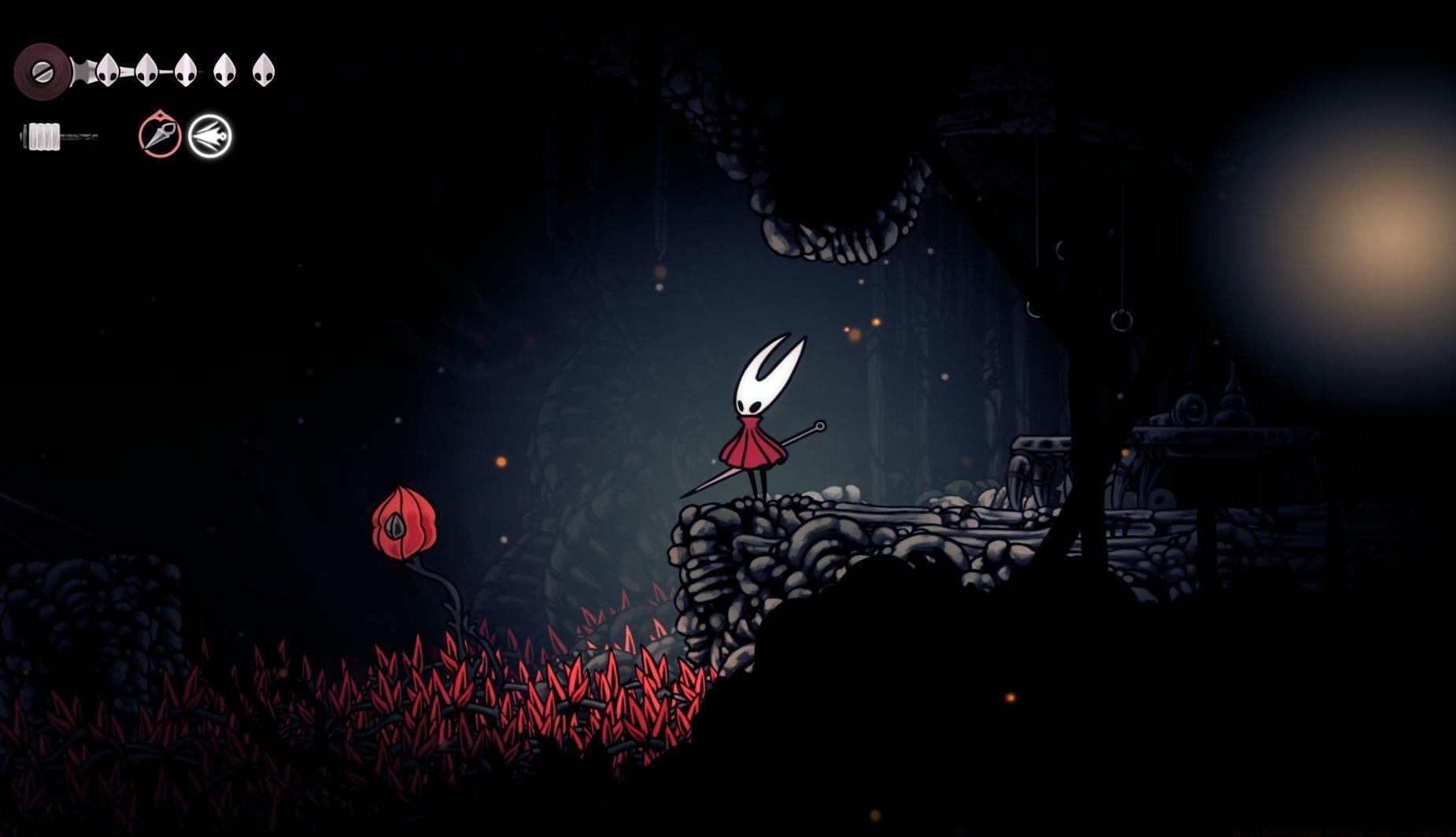This screenshot has height=837, width=1456.
Task: Click the hanging ring below the branch
Action: pyautogui.click(x=1121, y=320)
